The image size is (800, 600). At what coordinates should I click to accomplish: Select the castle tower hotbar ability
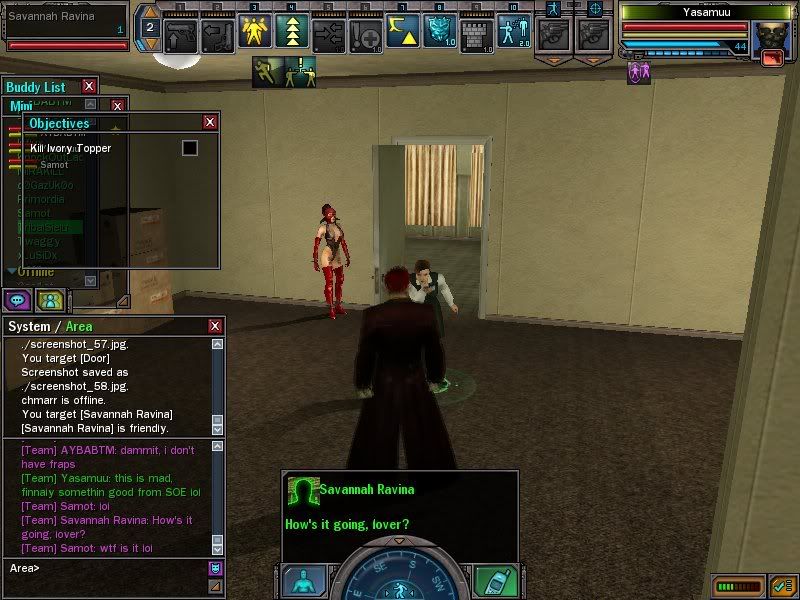pyautogui.click(x=476, y=32)
